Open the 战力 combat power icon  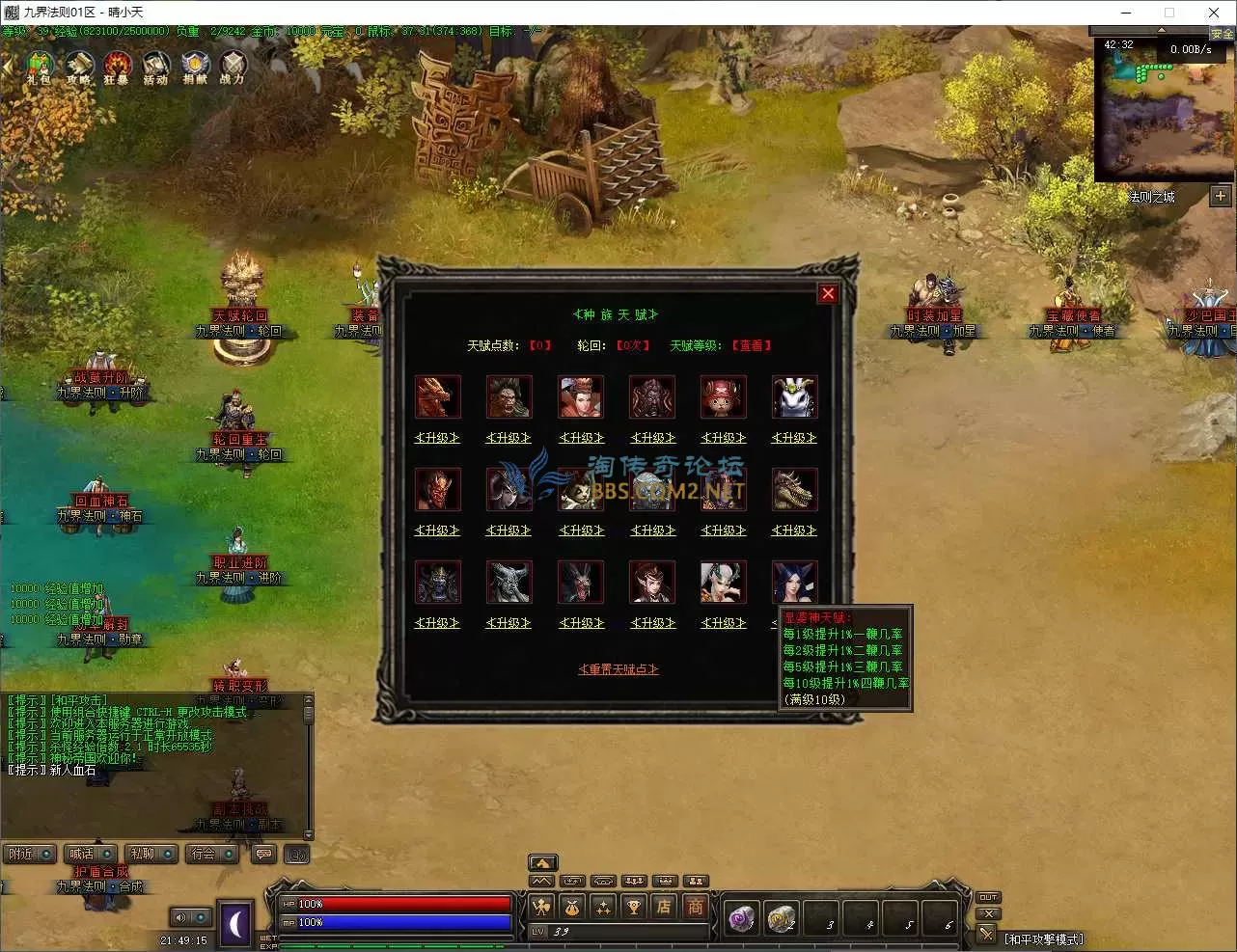click(233, 68)
